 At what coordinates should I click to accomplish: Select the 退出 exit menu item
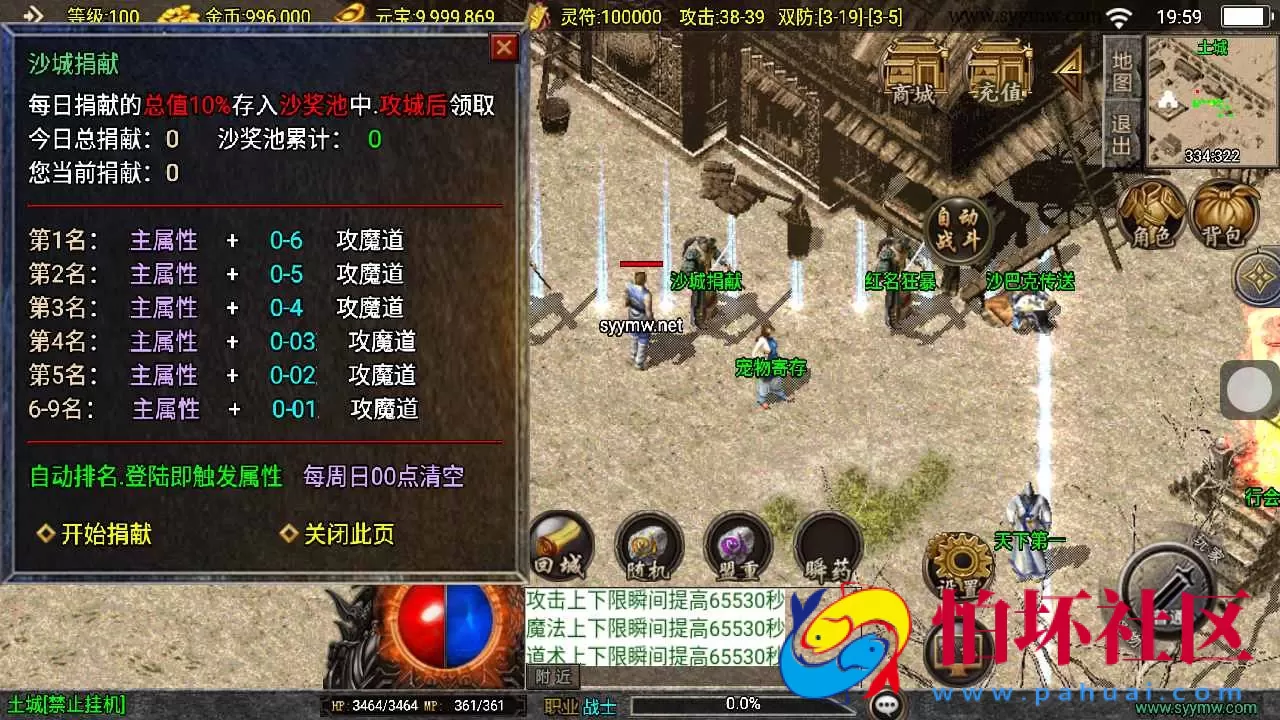coord(1123,130)
